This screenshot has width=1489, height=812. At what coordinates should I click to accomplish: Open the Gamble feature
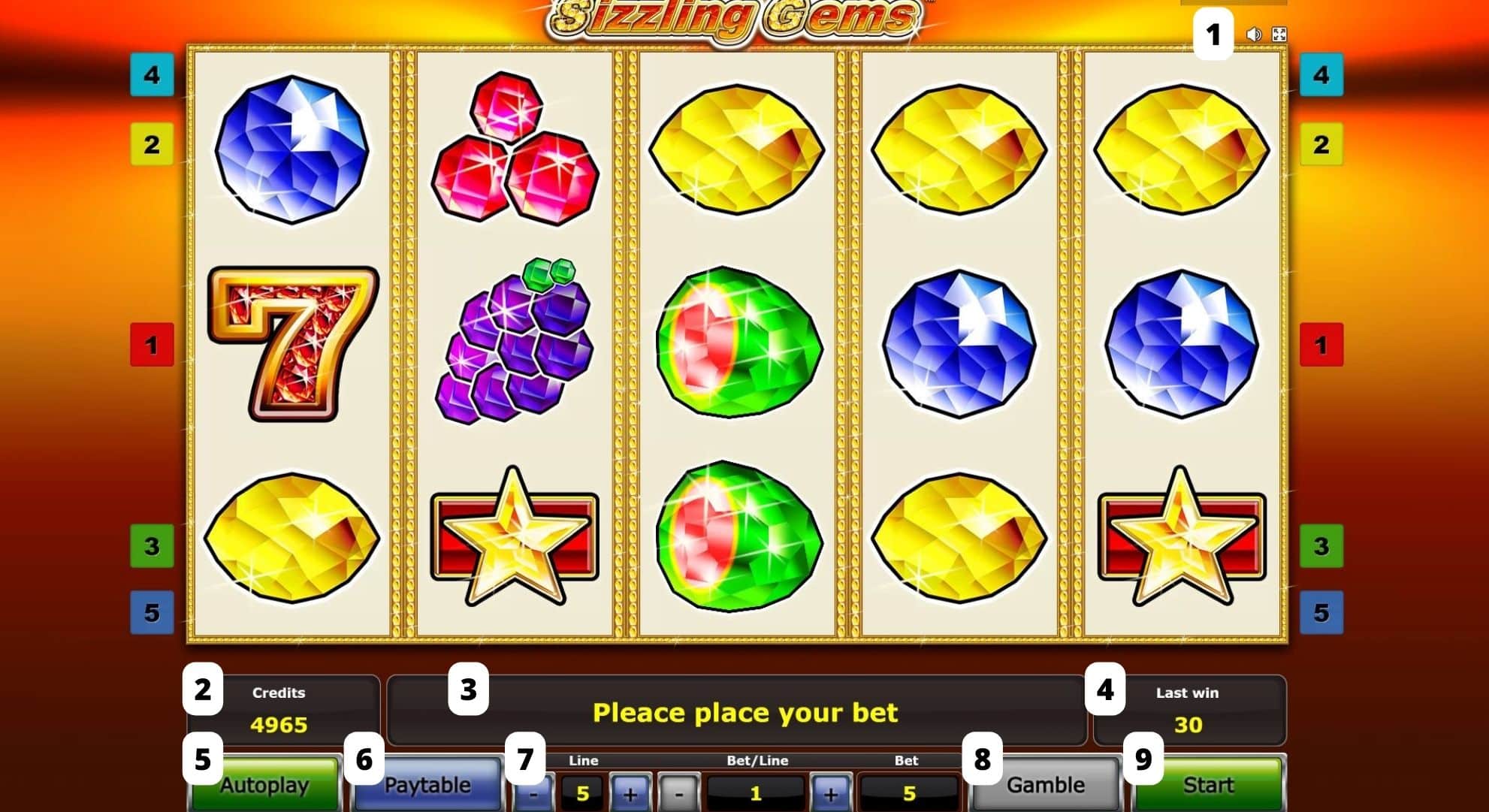tap(1044, 785)
